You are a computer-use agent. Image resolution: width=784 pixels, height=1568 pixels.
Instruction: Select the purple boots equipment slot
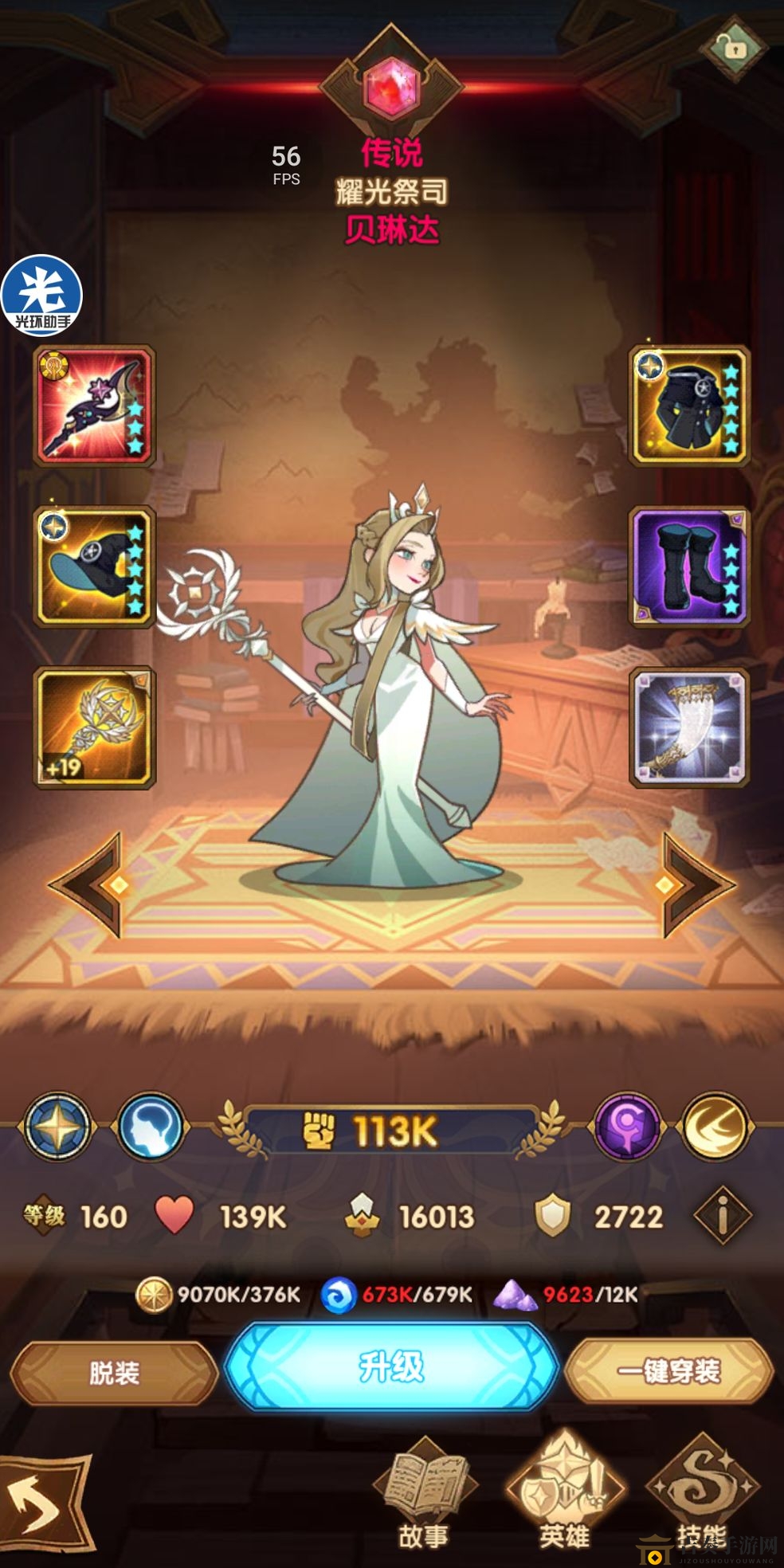coord(690,566)
